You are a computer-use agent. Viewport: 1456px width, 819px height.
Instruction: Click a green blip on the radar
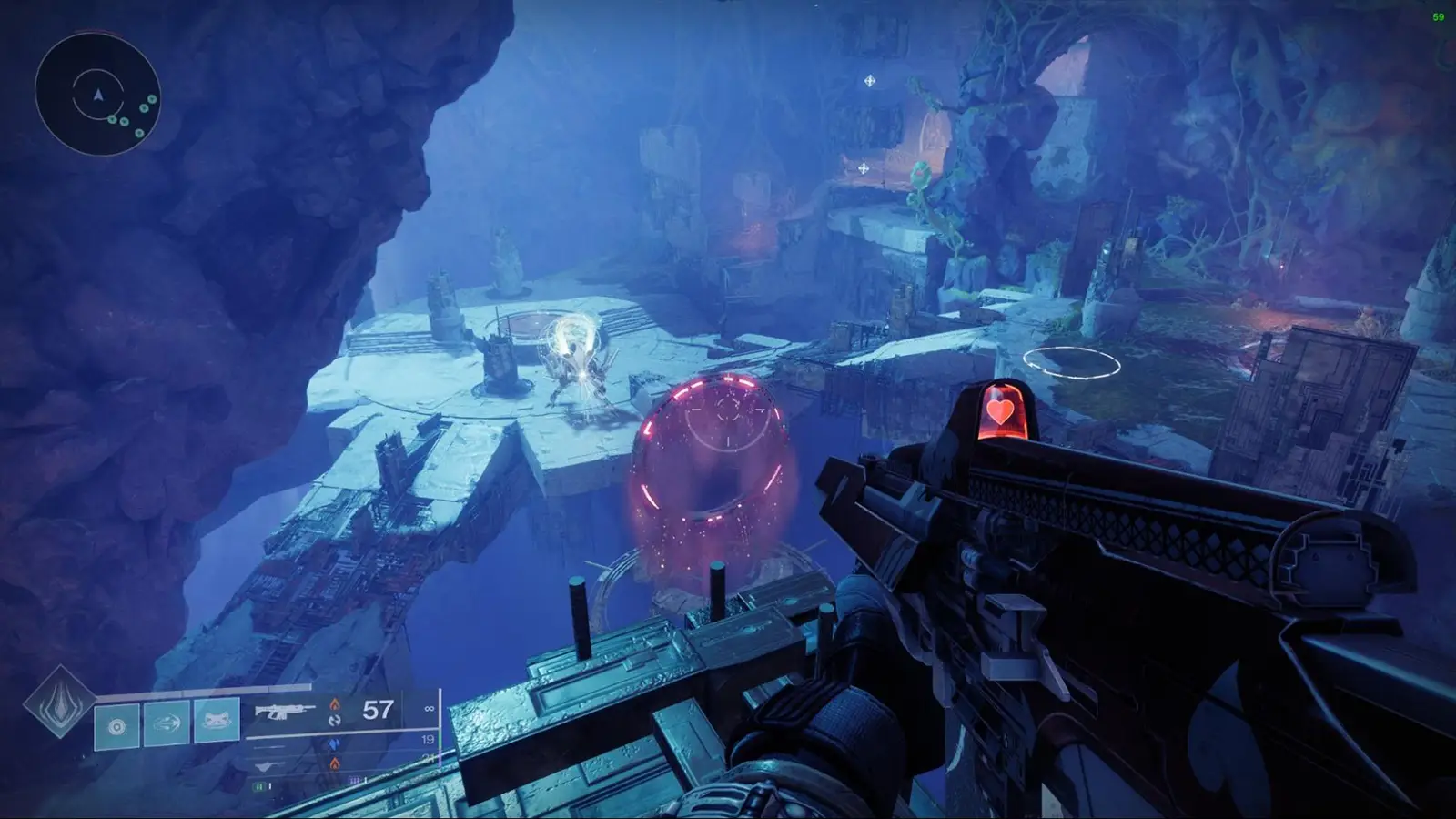point(125,121)
